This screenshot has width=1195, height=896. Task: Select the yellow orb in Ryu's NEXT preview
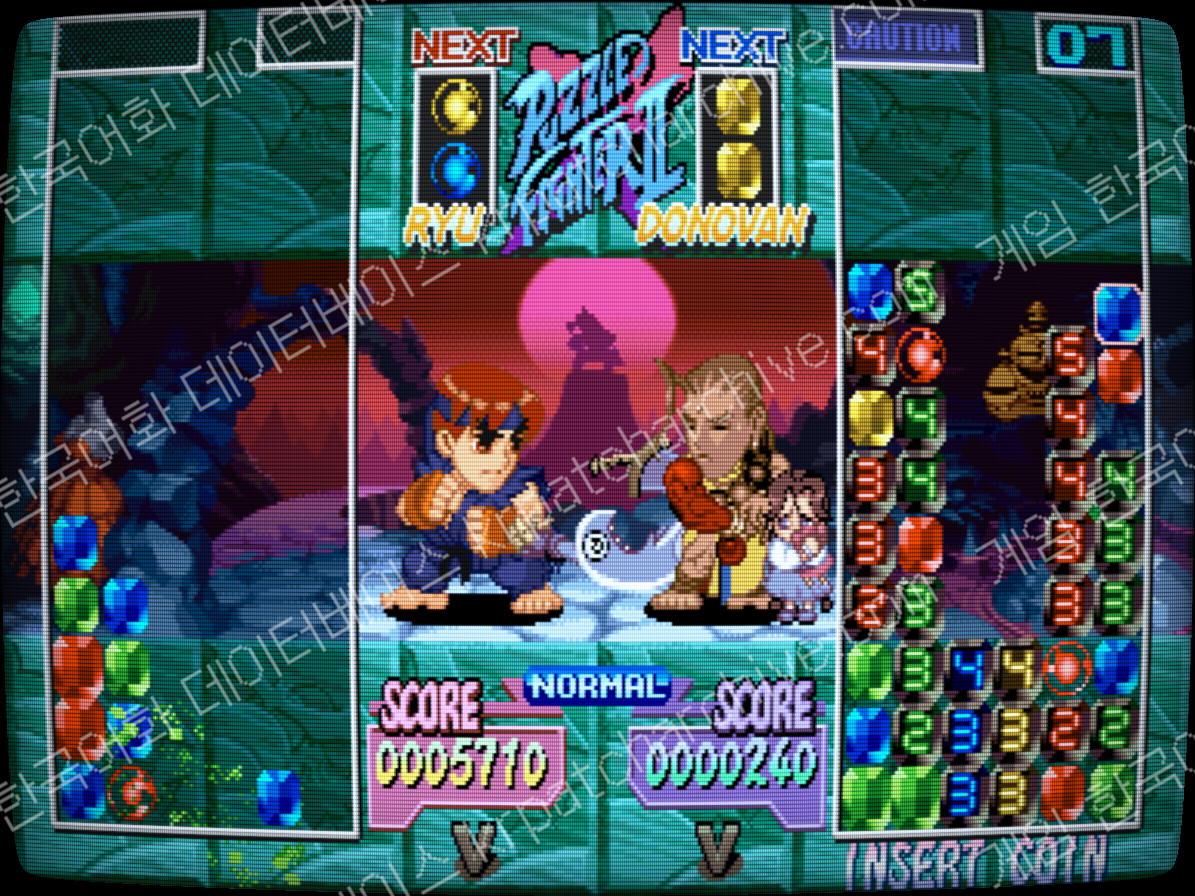click(x=455, y=101)
